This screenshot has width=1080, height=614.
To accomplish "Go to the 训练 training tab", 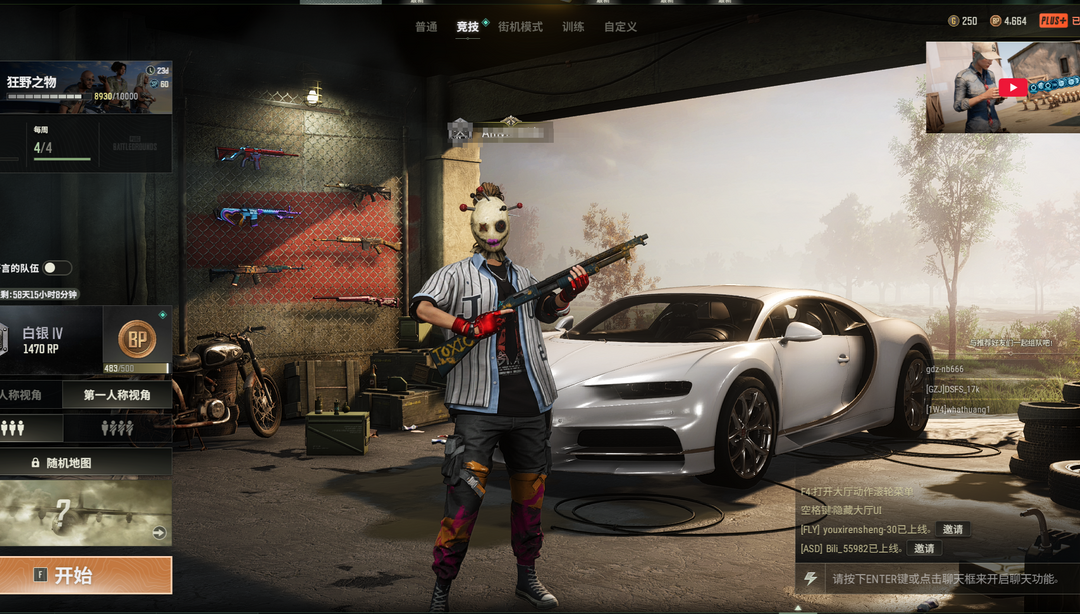I will pyautogui.click(x=573, y=27).
